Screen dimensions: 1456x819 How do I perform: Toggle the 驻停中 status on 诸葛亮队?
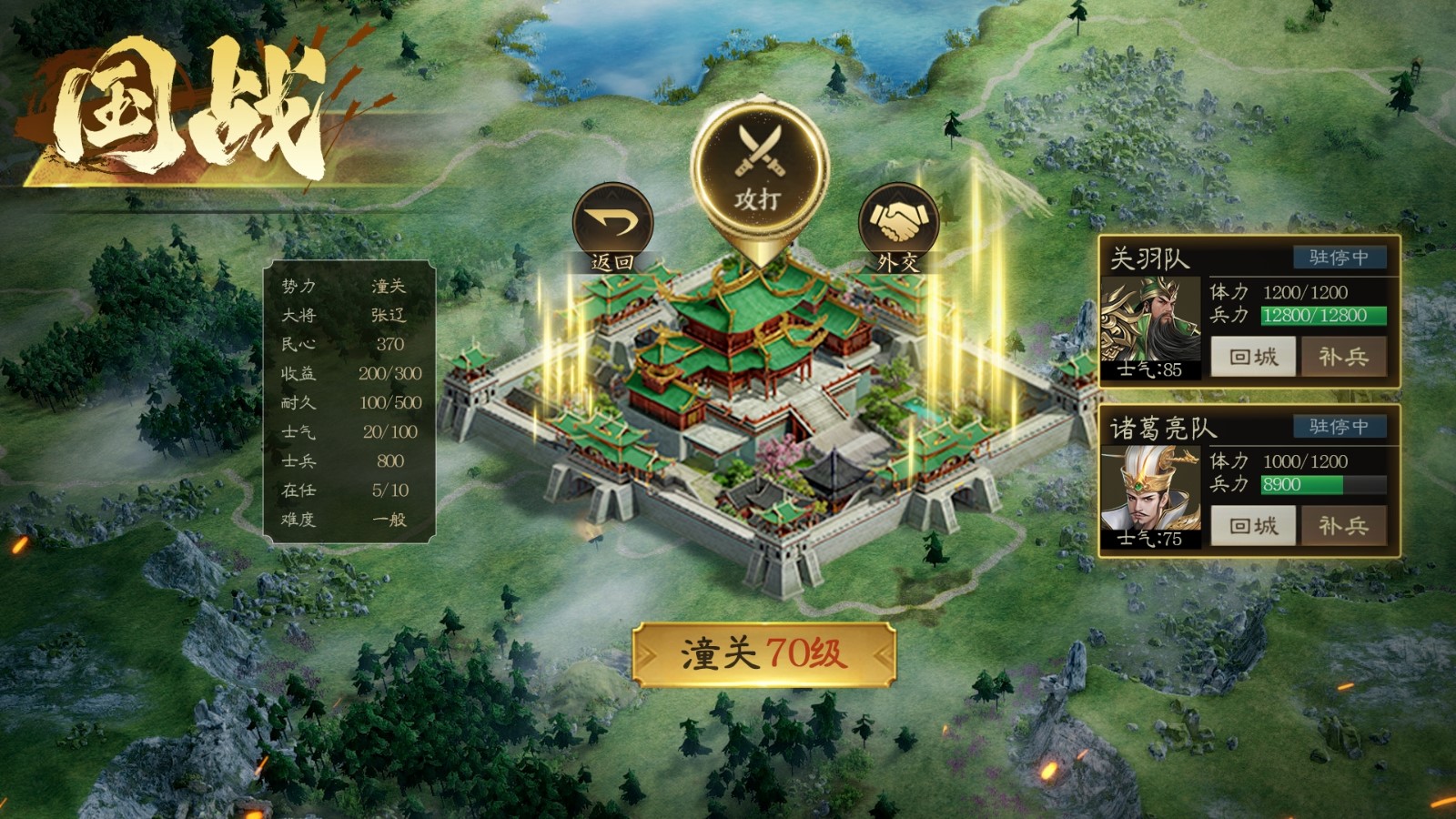coord(1339,427)
